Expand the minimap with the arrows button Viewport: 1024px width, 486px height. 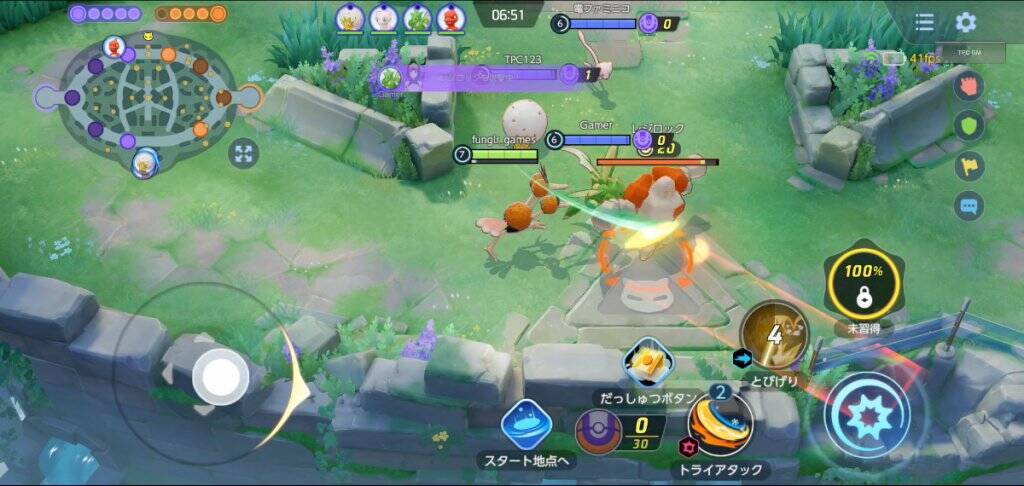pyautogui.click(x=243, y=153)
